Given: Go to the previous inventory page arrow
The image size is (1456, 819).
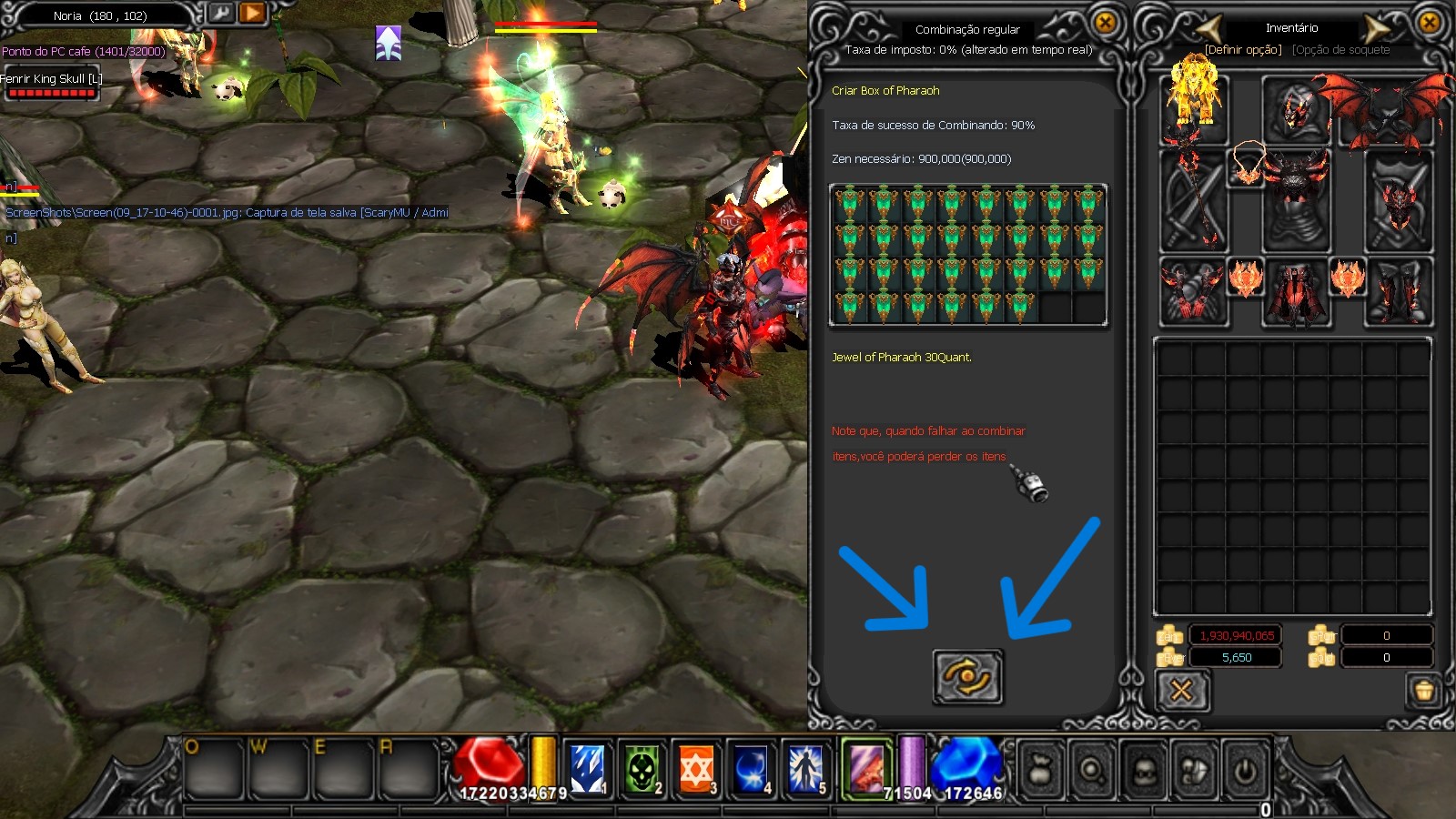Looking at the screenshot, I should pyautogui.click(x=1208, y=28).
